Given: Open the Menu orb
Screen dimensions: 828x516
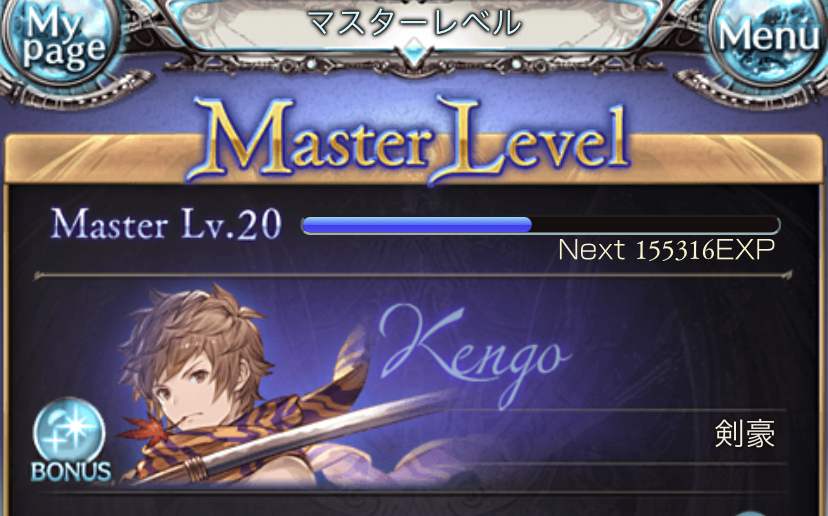Looking at the screenshot, I should (769, 36).
